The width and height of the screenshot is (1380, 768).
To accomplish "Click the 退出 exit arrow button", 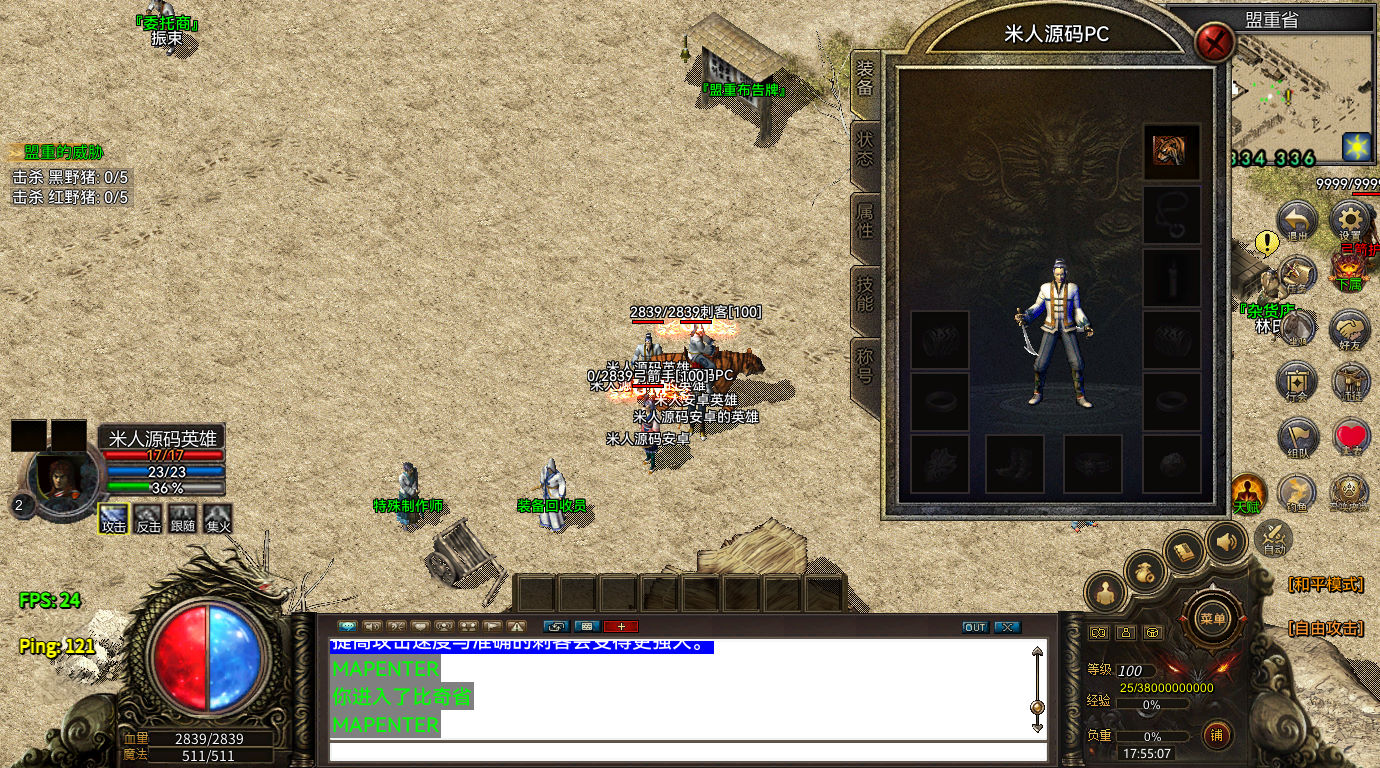I will click(1297, 220).
